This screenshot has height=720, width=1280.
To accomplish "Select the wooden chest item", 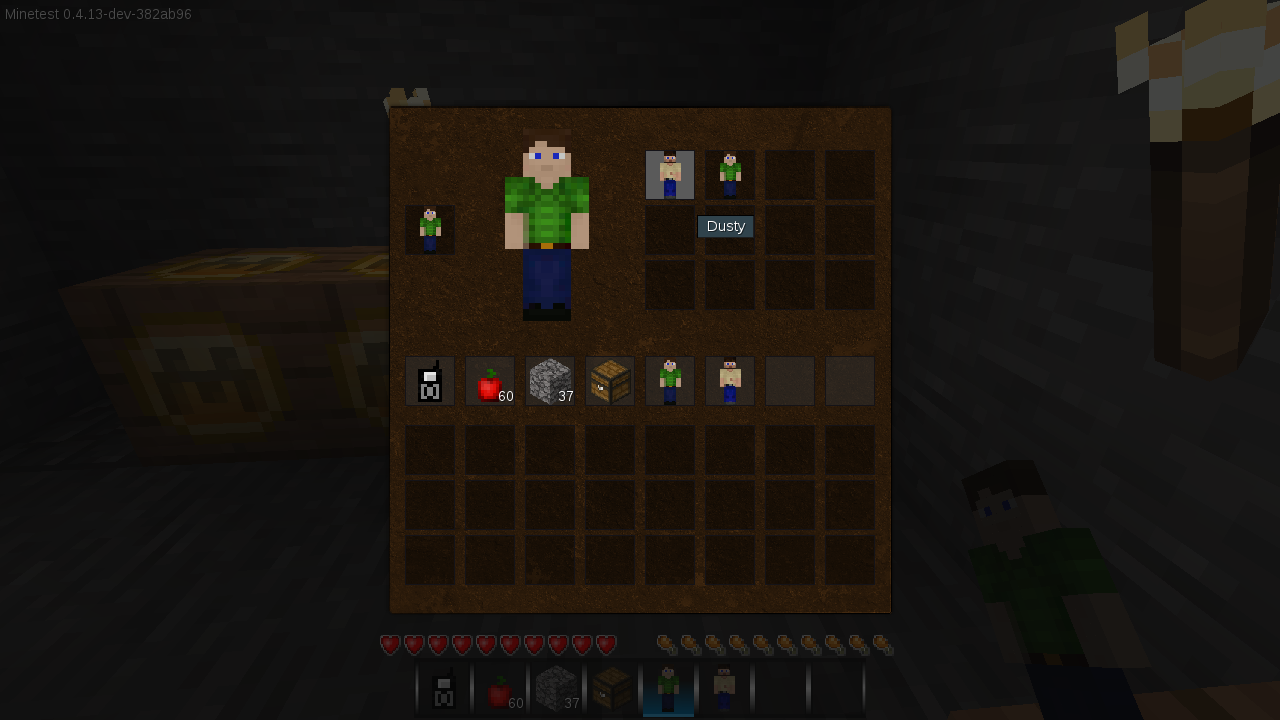I will click(x=610, y=380).
